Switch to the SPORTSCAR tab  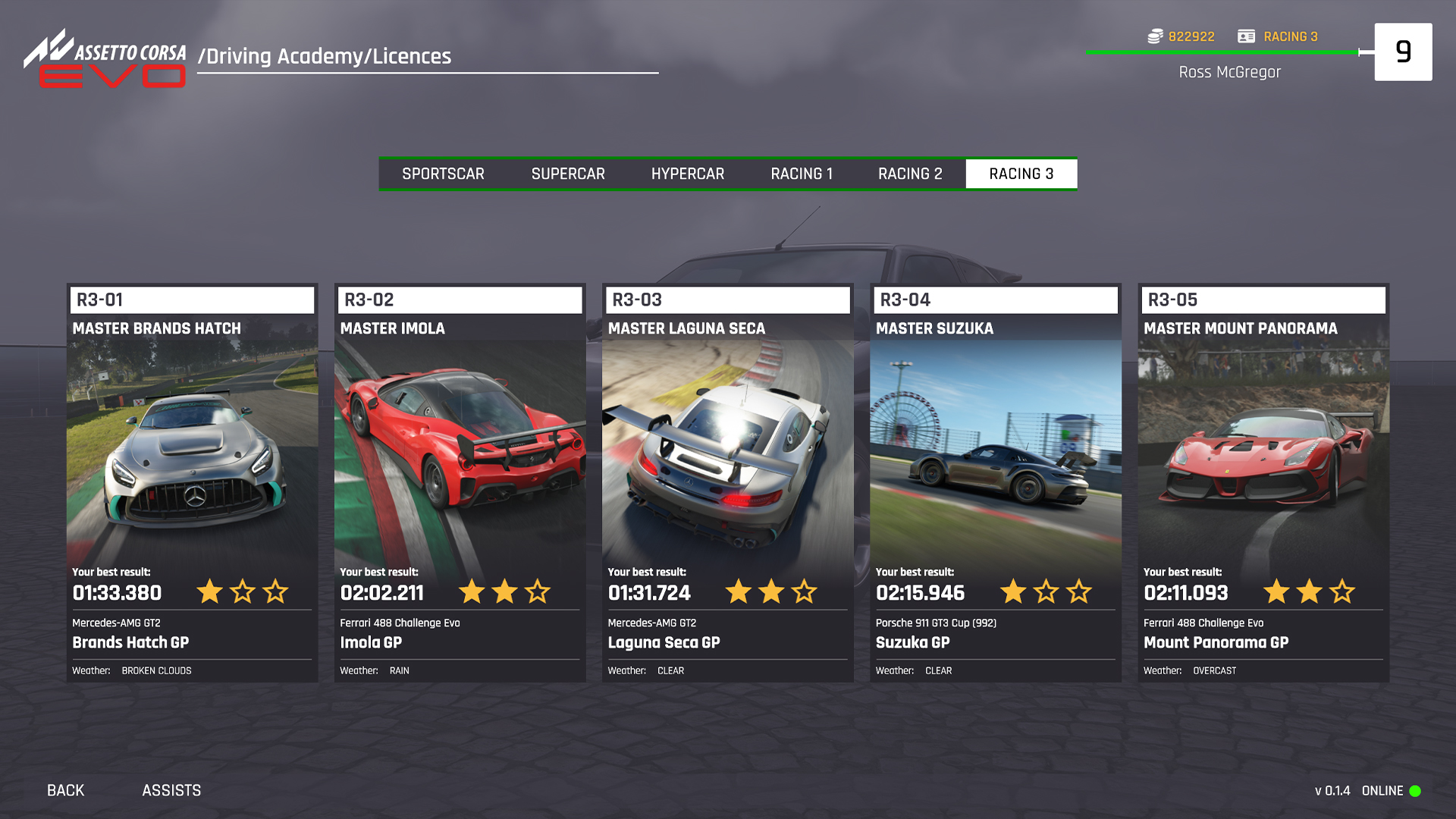444,173
